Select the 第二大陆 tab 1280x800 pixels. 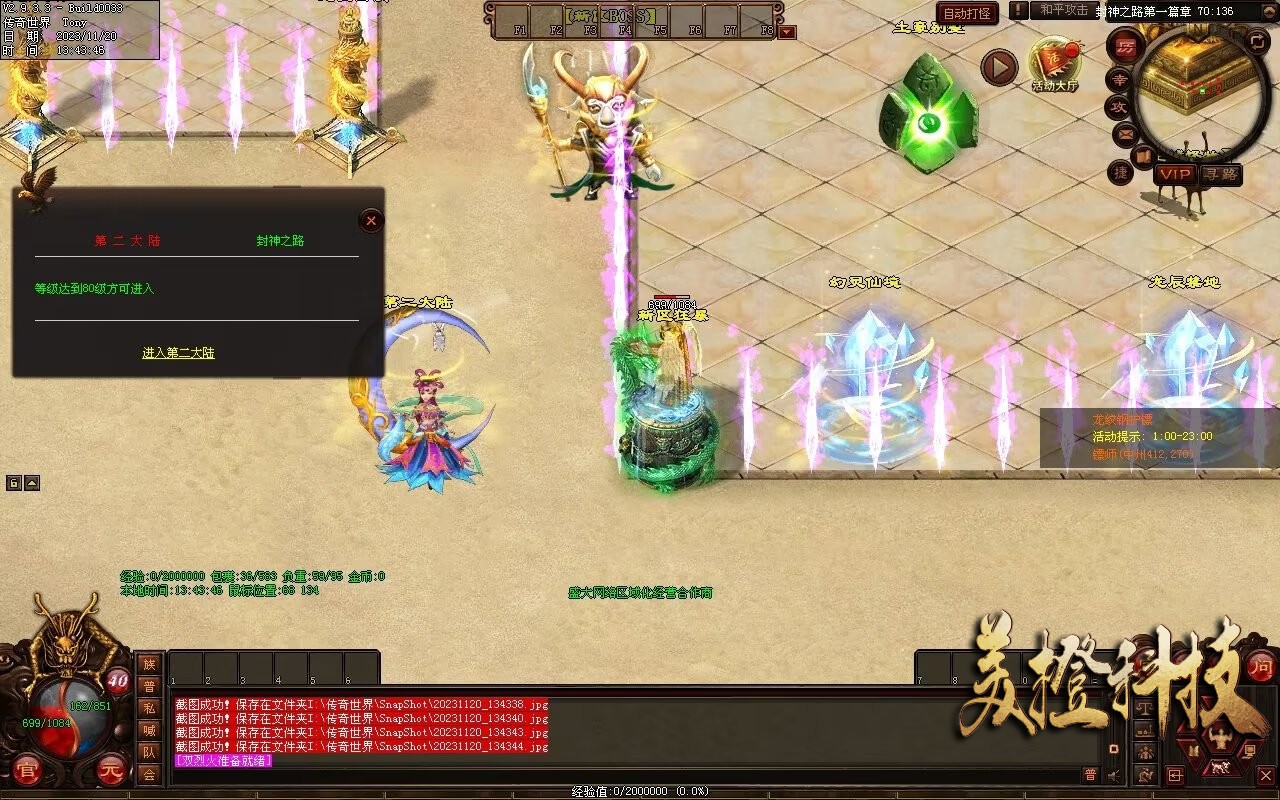pyautogui.click(x=127, y=241)
